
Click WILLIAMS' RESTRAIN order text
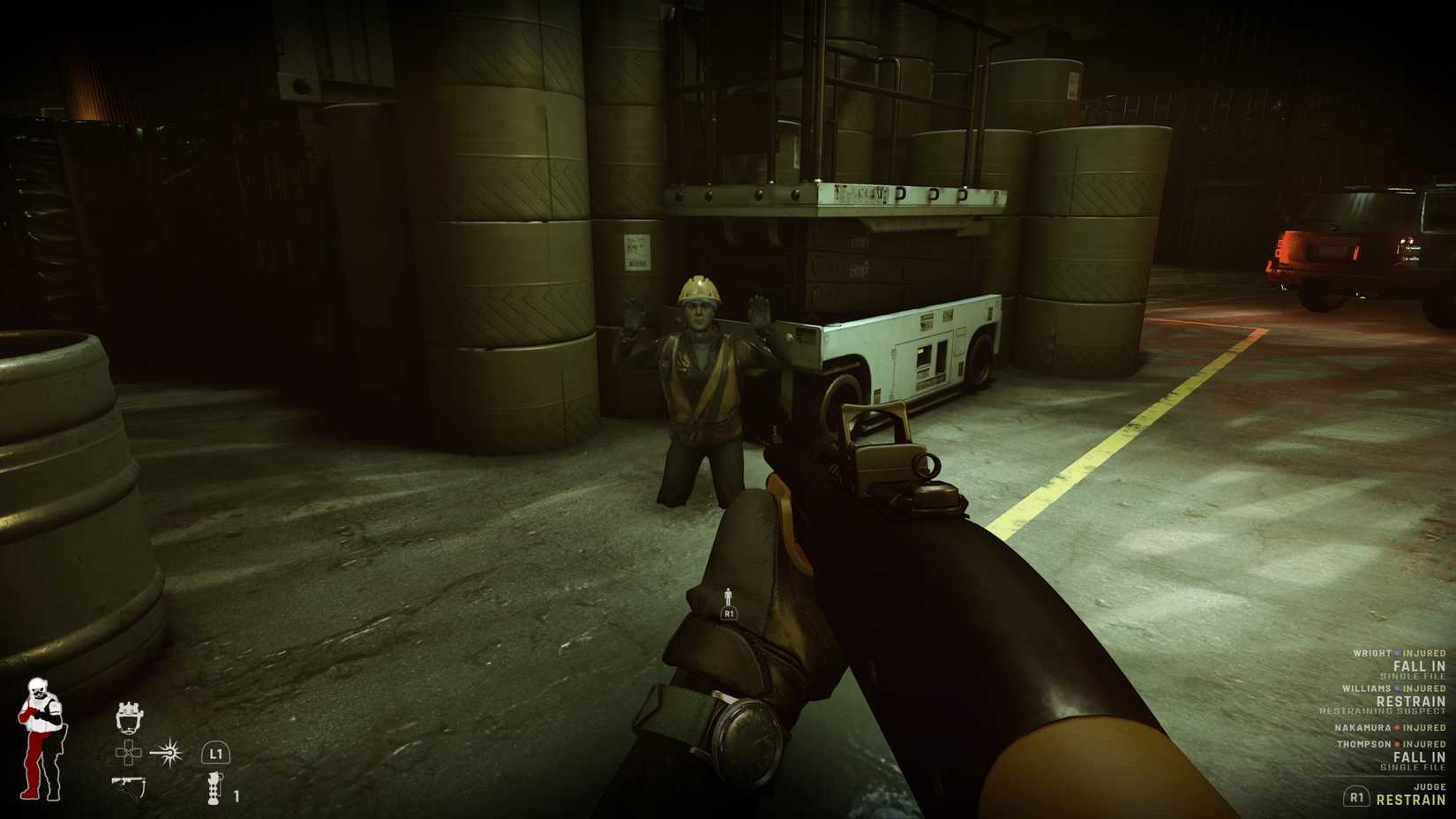1409,702
